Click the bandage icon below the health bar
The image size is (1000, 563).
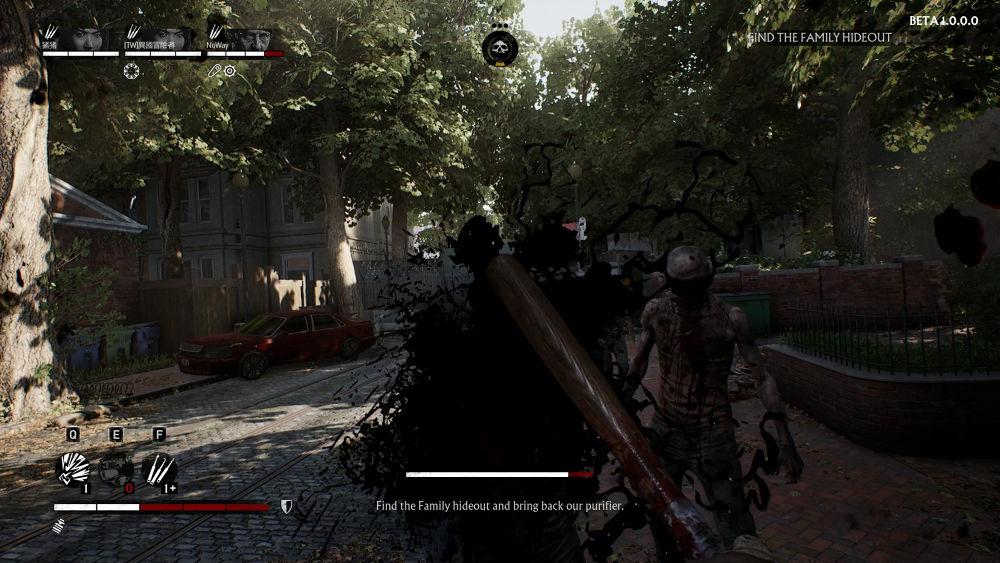tap(59, 524)
